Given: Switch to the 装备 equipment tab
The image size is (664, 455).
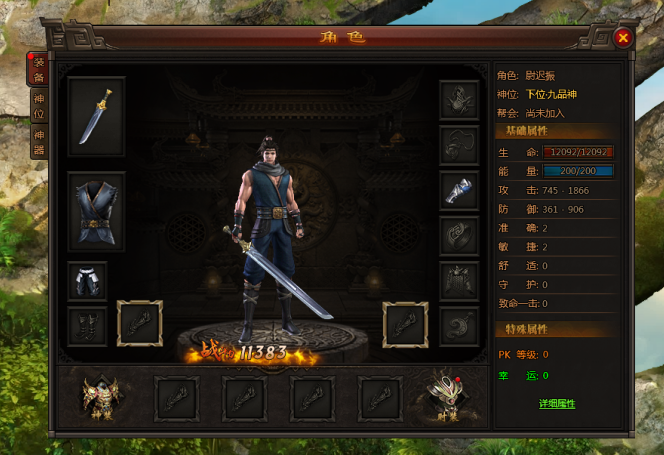Looking at the screenshot, I should pyautogui.click(x=39, y=69).
